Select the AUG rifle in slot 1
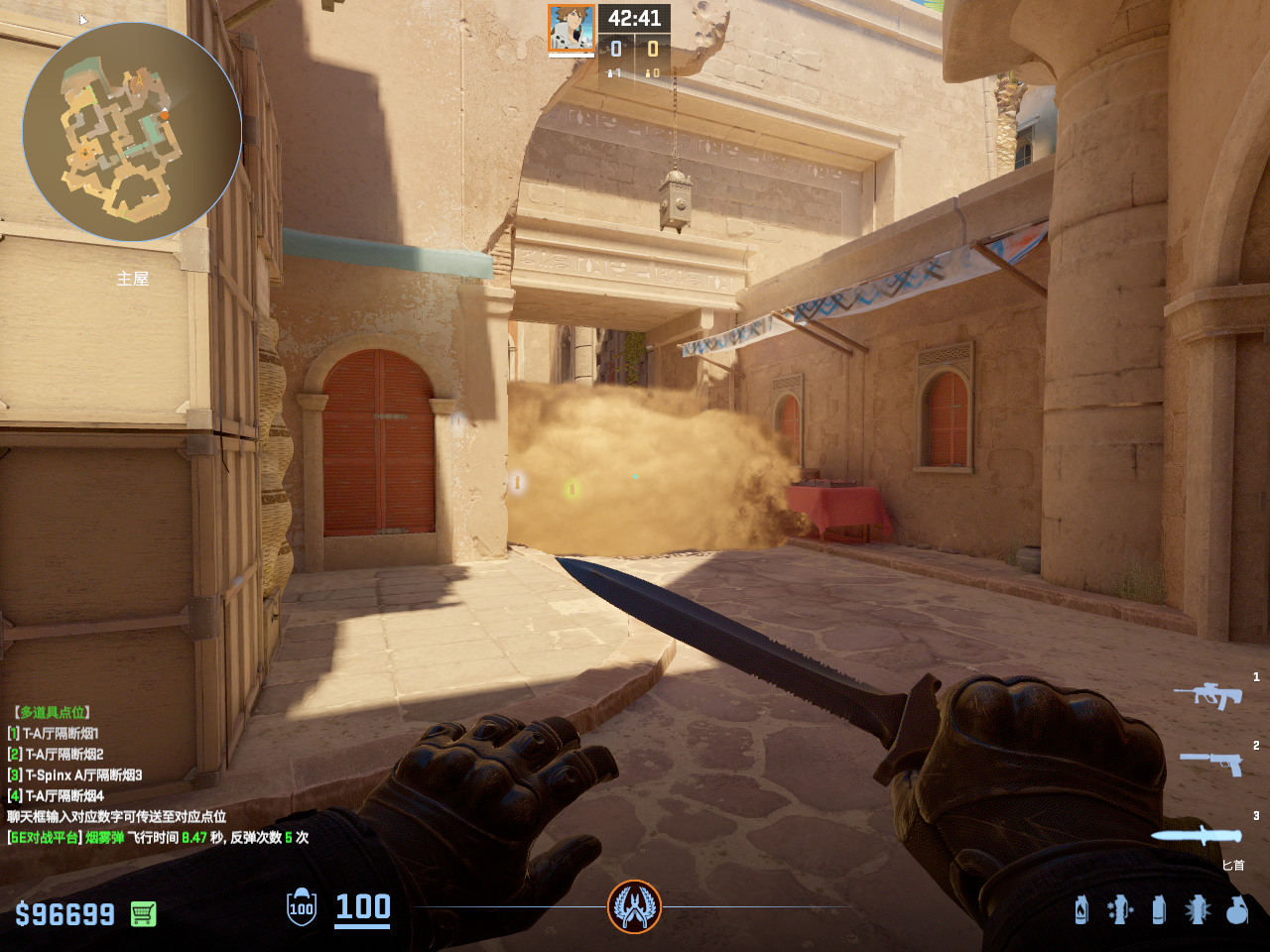Image resolution: width=1270 pixels, height=952 pixels. tap(1207, 694)
